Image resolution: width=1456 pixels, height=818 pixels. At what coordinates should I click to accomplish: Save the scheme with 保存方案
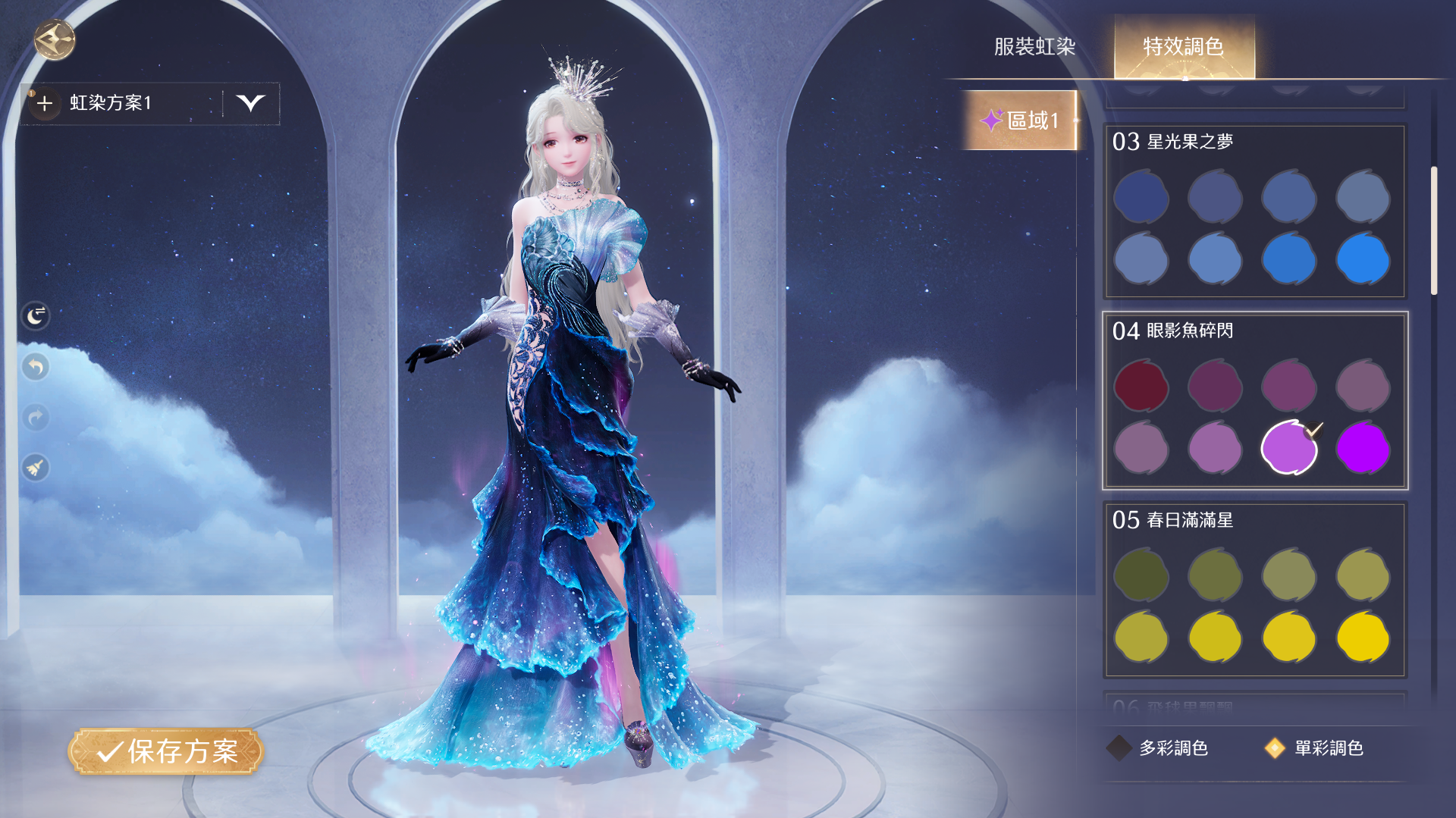(x=166, y=751)
